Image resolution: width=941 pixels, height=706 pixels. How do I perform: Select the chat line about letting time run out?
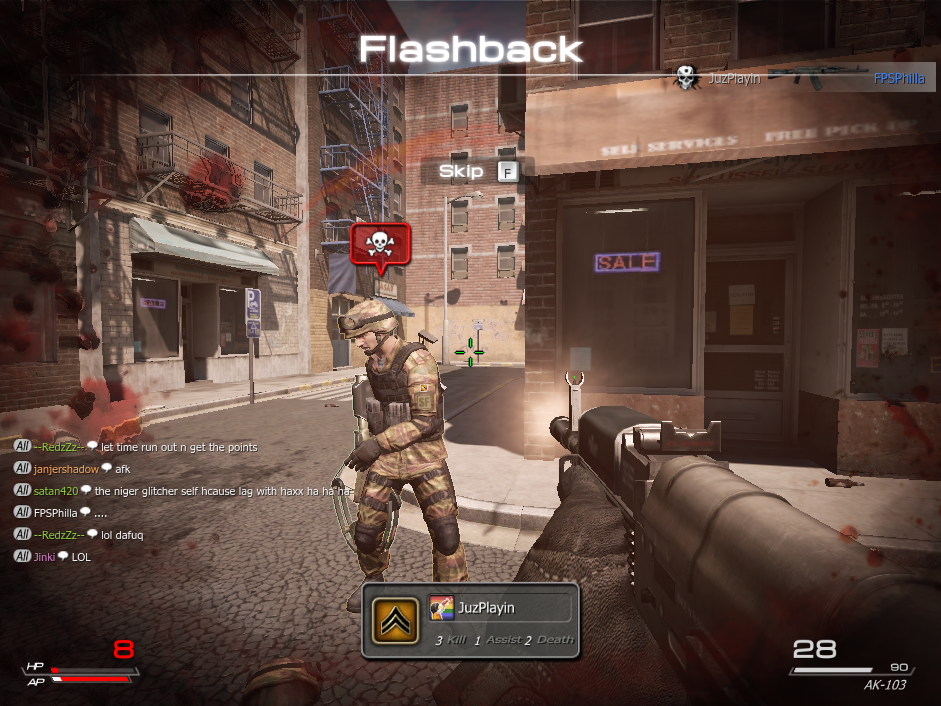pyautogui.click(x=193, y=447)
